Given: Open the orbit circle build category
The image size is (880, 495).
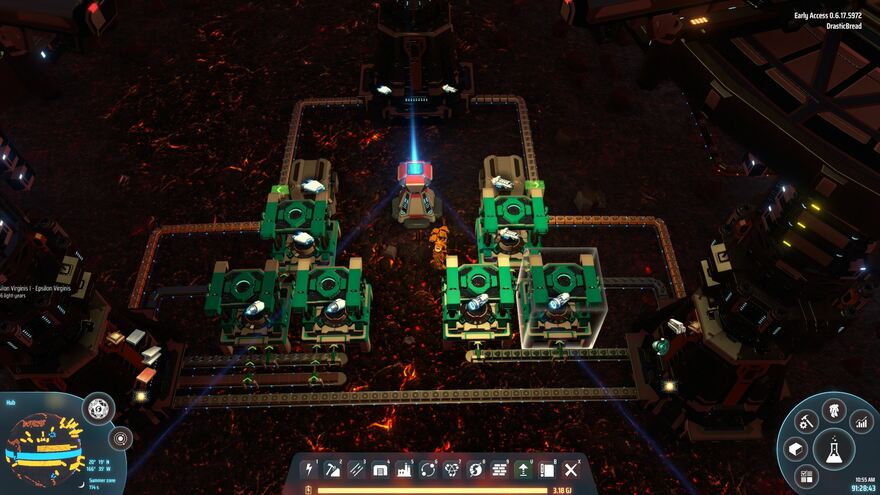Looking at the screenshot, I should click(428, 469).
